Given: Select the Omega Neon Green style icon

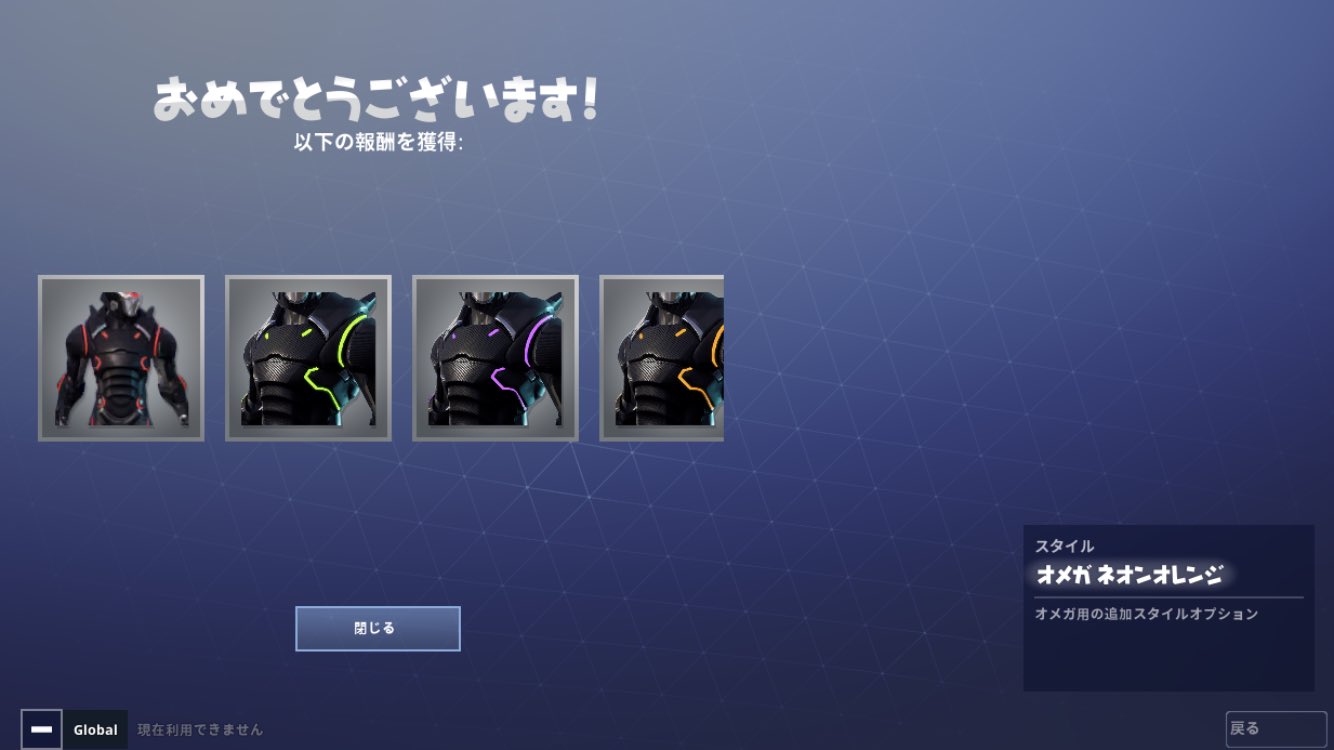Looking at the screenshot, I should point(308,358).
